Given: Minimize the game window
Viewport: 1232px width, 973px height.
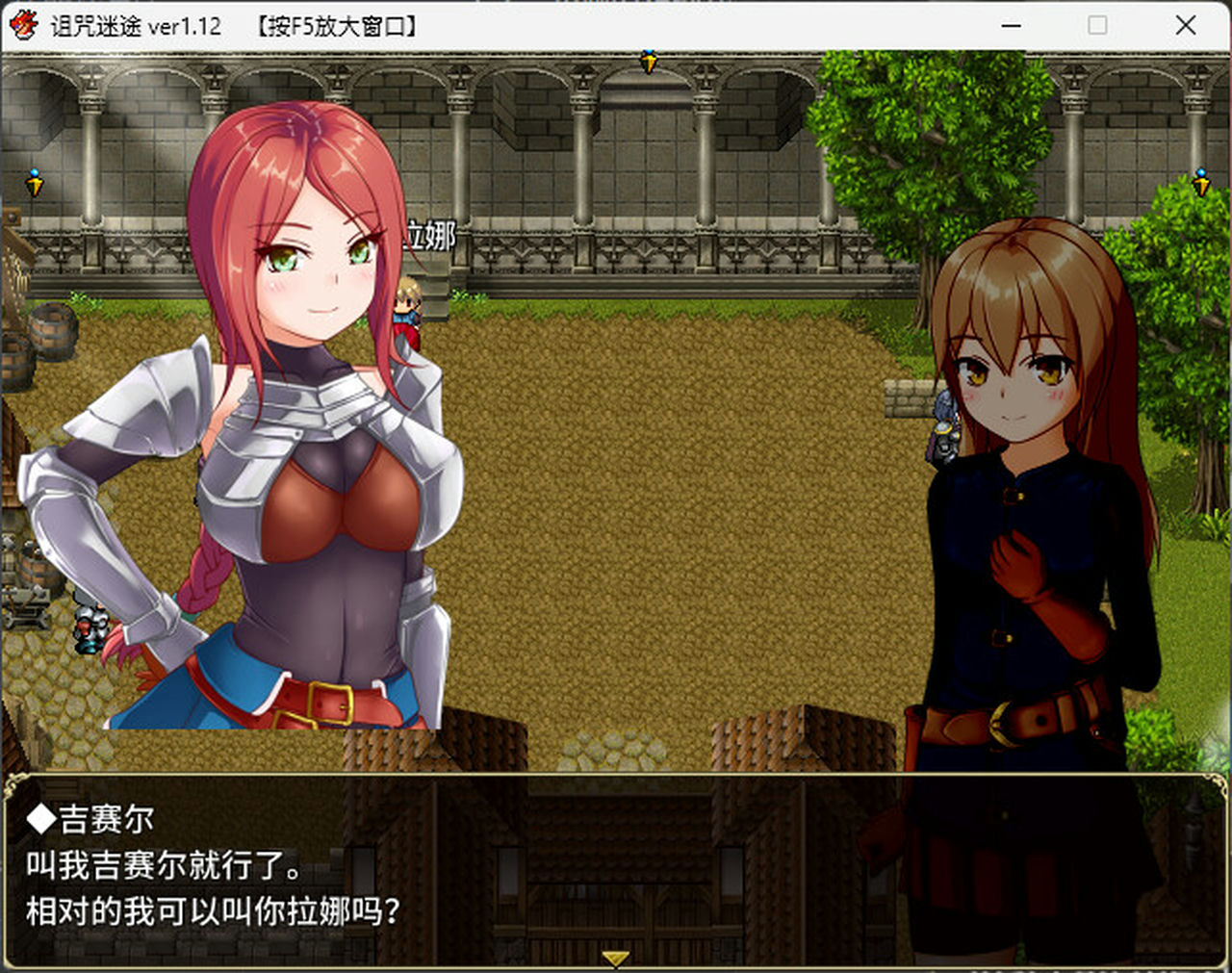Looking at the screenshot, I should point(1010,26).
